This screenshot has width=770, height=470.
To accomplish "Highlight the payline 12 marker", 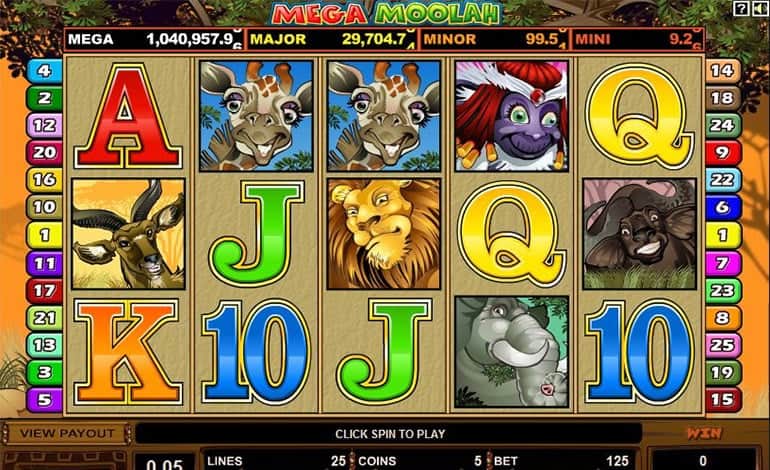I will coord(44,126).
